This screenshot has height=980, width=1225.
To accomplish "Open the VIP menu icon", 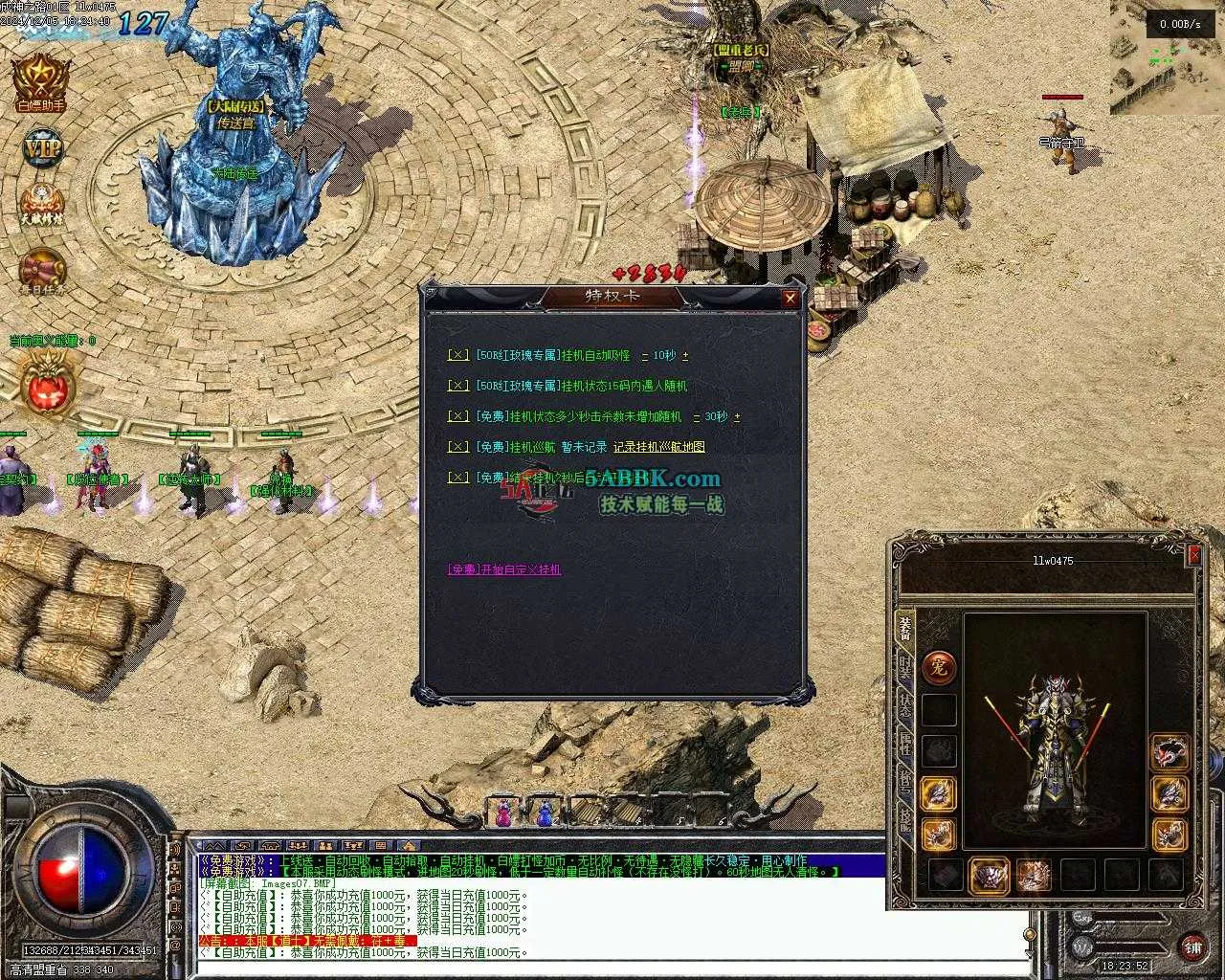I will click(42, 148).
